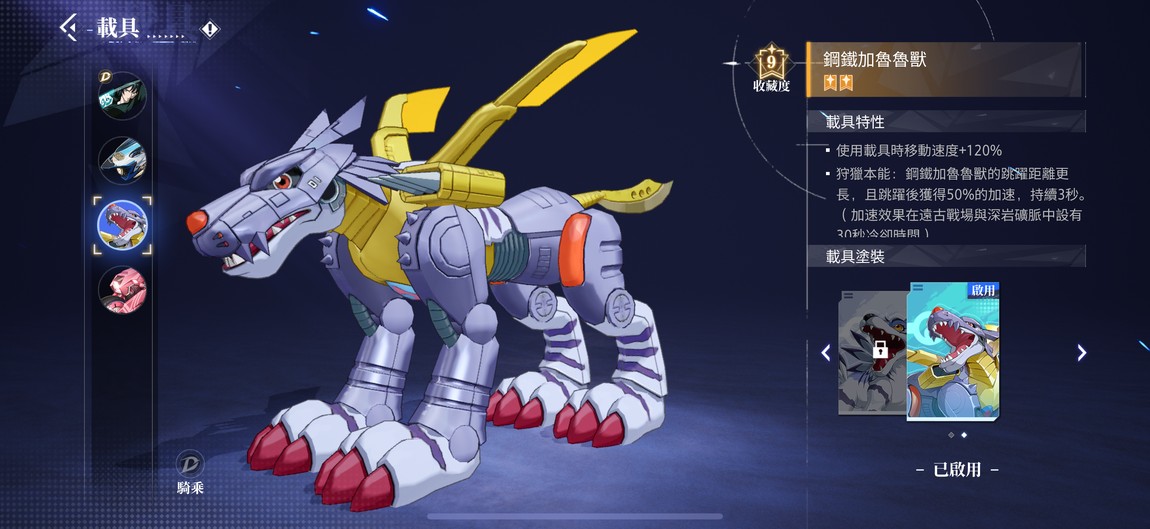The image size is (1150, 529).
Task: Open the vehicle info exclamation icon
Action: coord(209,29)
